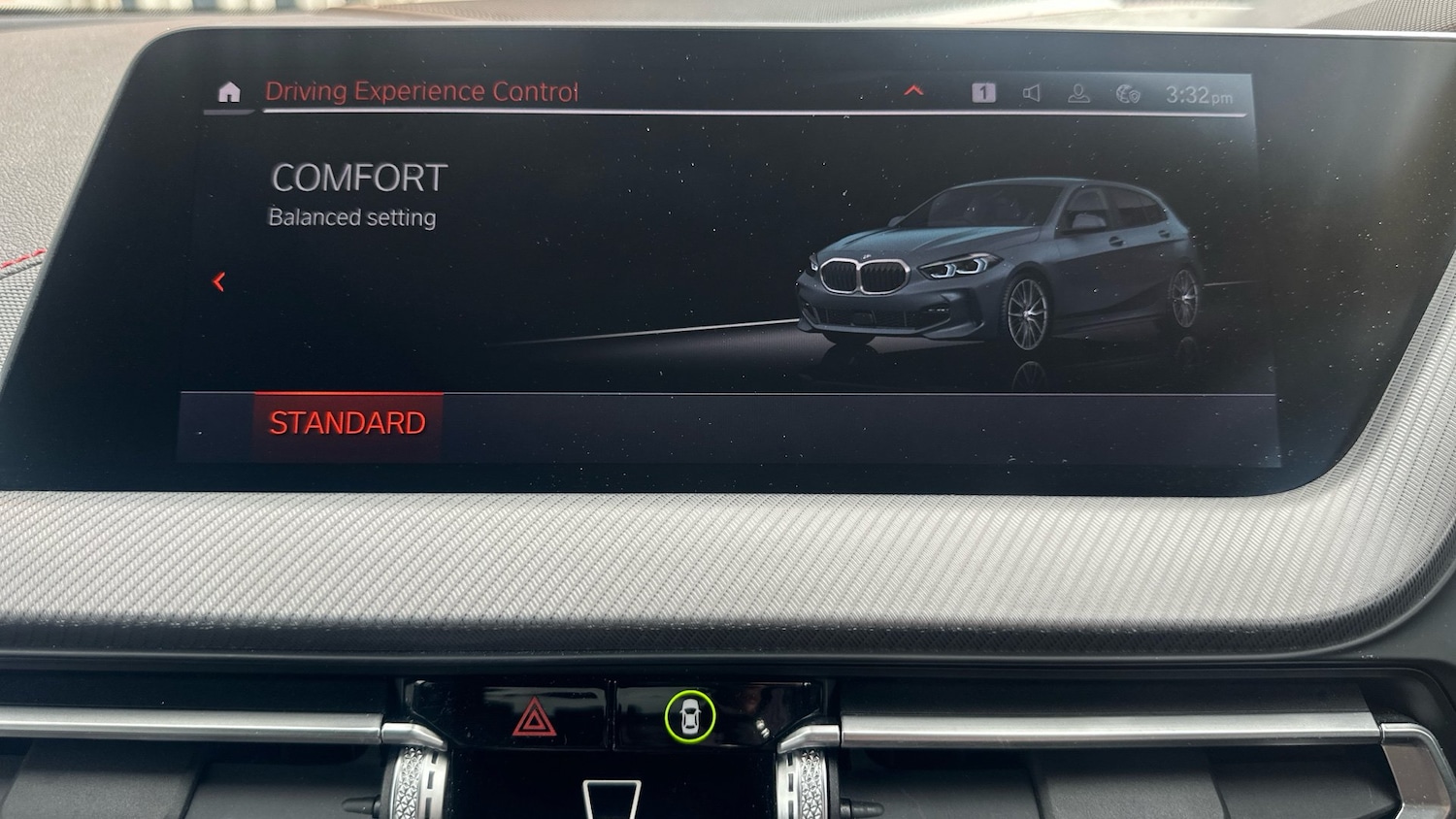Select the Driving Experience Control menu title
Screen dimensions: 1456x819
pyautogui.click(x=421, y=90)
